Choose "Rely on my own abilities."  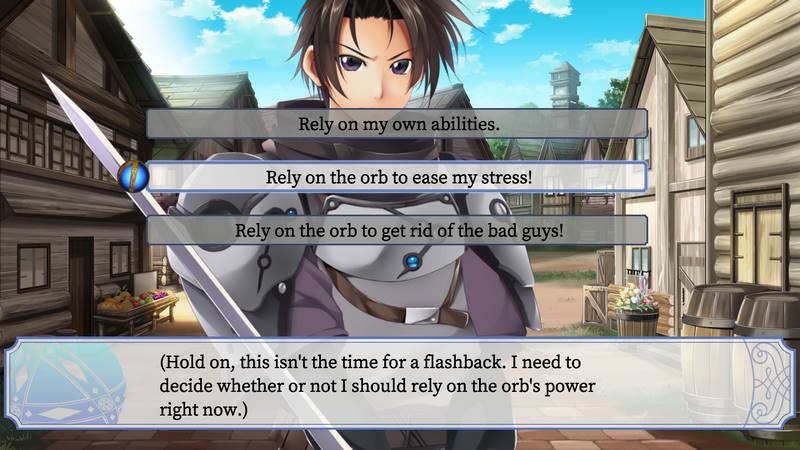397,124
